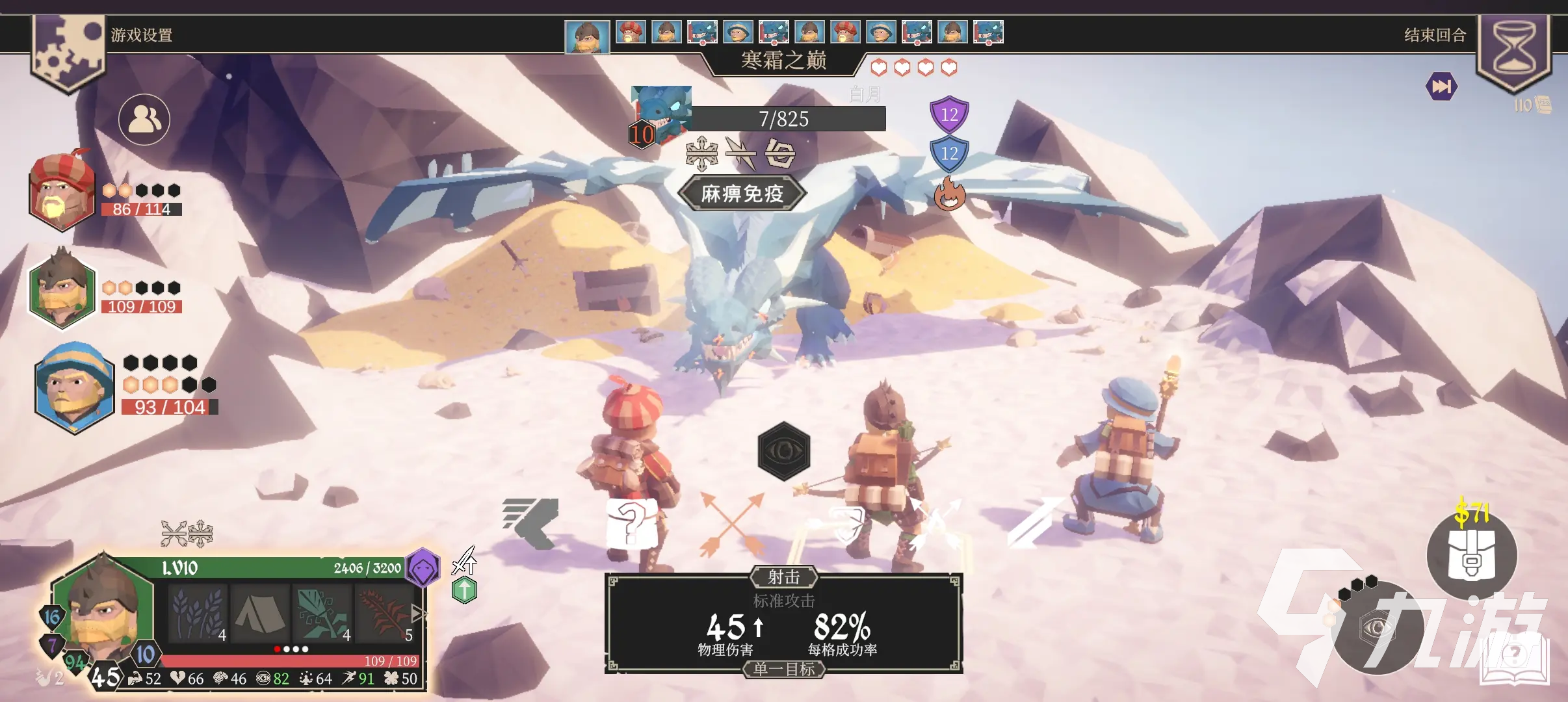Open the help book with question mark
The width and height of the screenshot is (1568, 702).
point(1515,656)
